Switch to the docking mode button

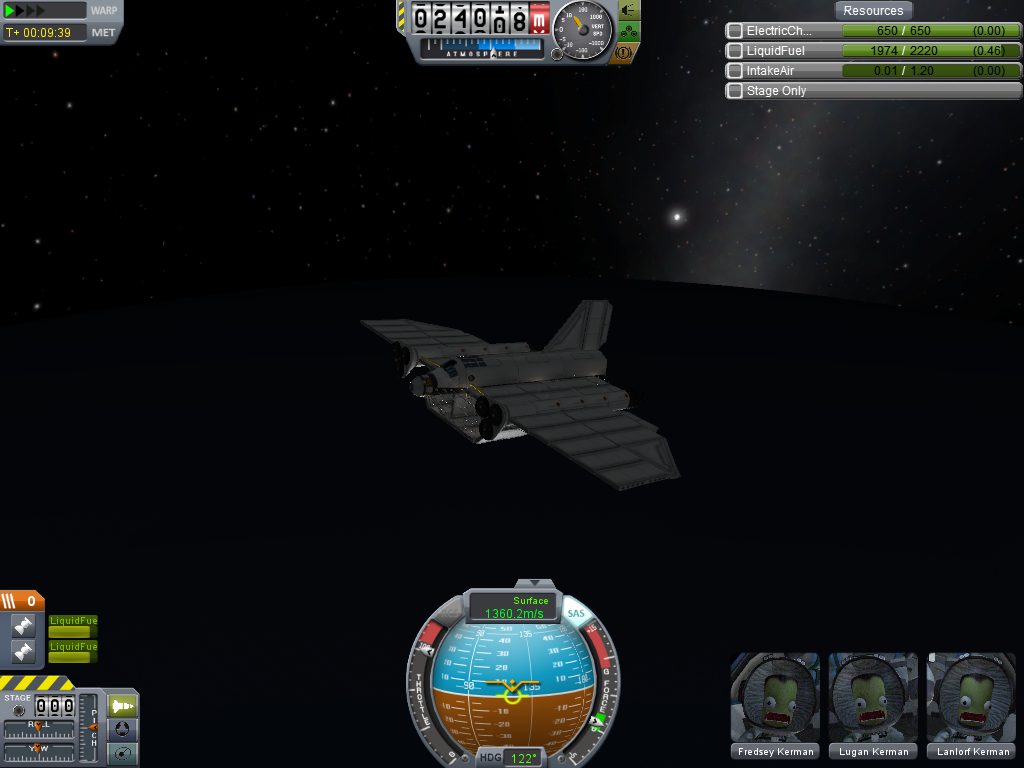[x=123, y=730]
